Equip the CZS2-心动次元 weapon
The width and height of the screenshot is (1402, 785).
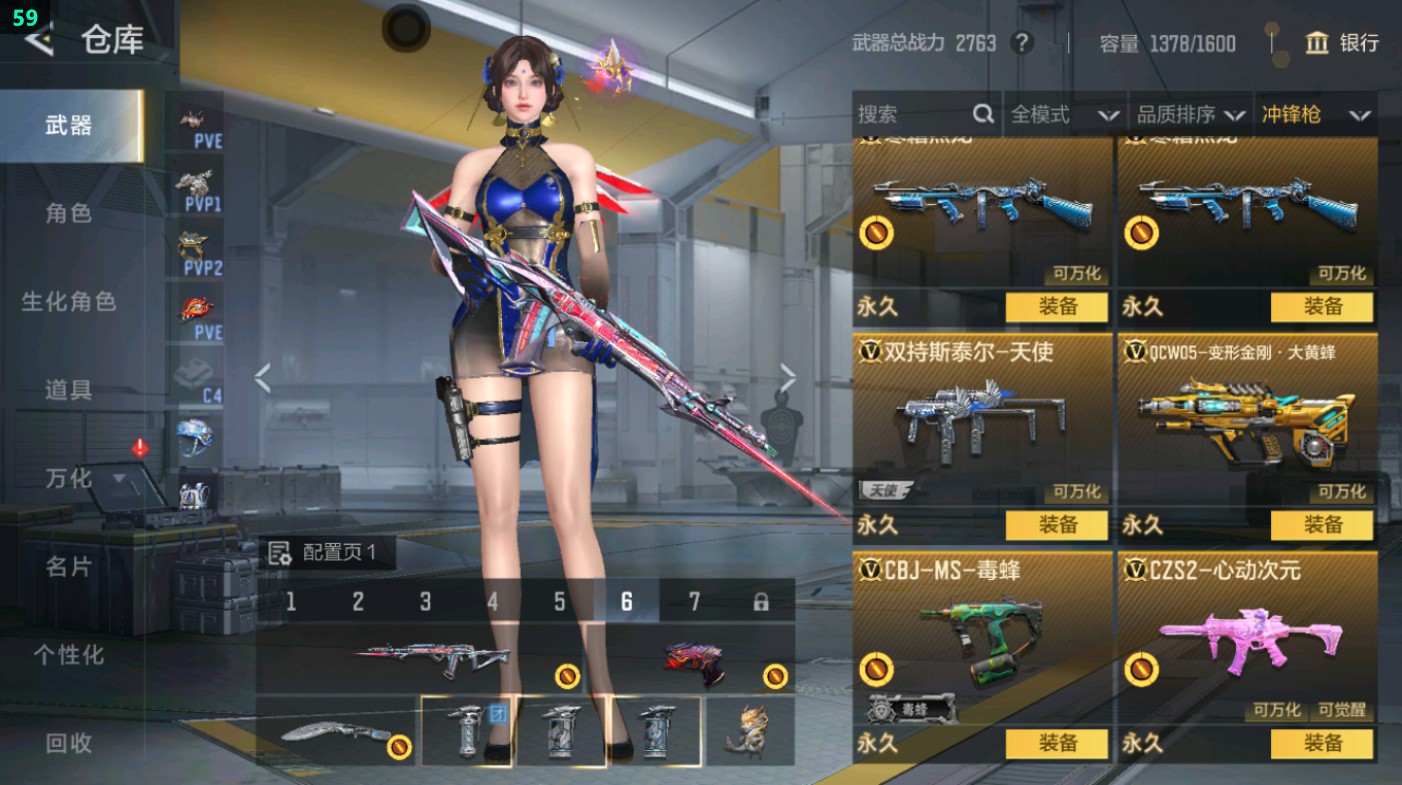click(1322, 743)
